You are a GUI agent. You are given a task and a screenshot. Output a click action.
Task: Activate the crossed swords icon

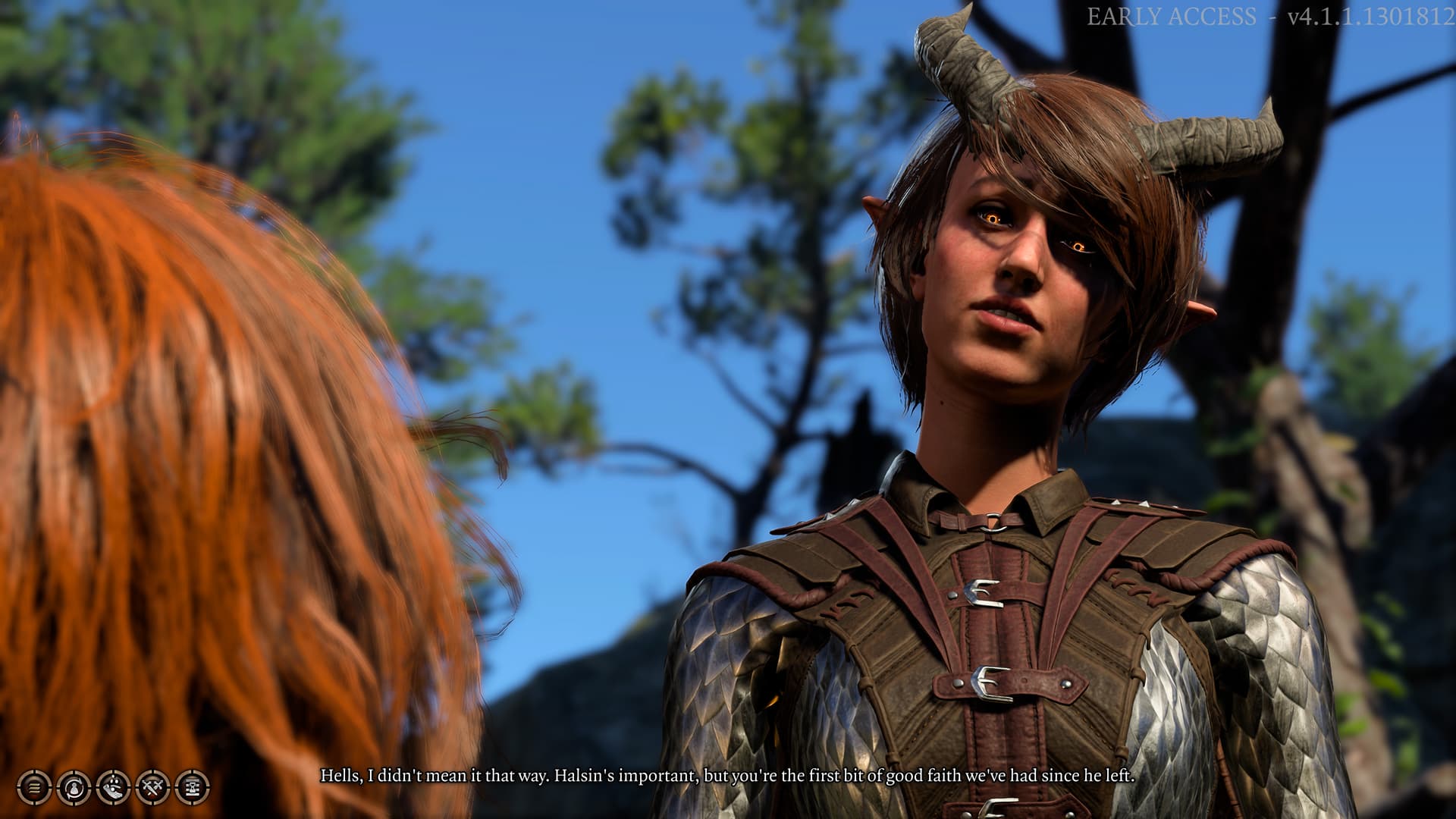152,786
